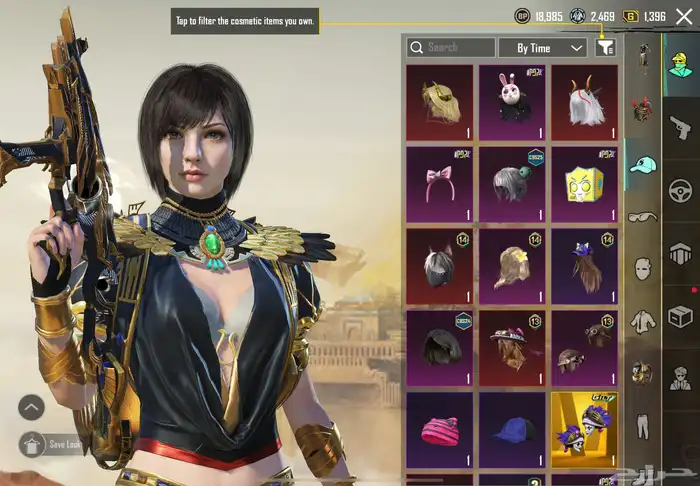Open the glasses category
The image size is (700, 486).
642,217
